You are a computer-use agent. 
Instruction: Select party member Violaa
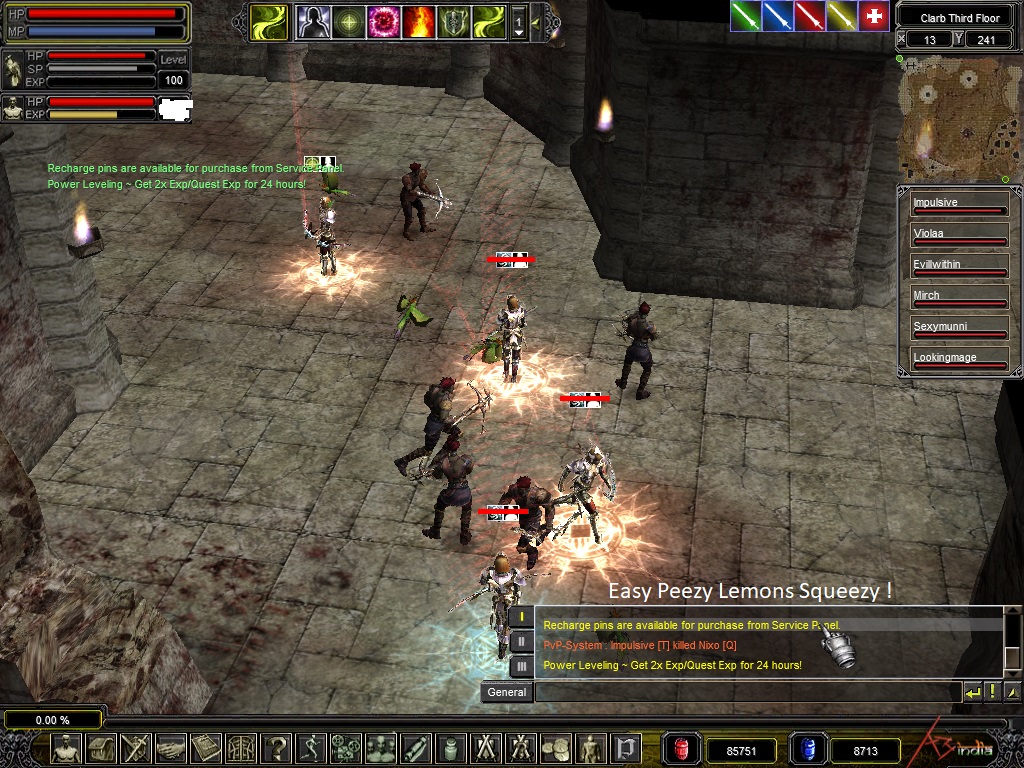click(958, 234)
